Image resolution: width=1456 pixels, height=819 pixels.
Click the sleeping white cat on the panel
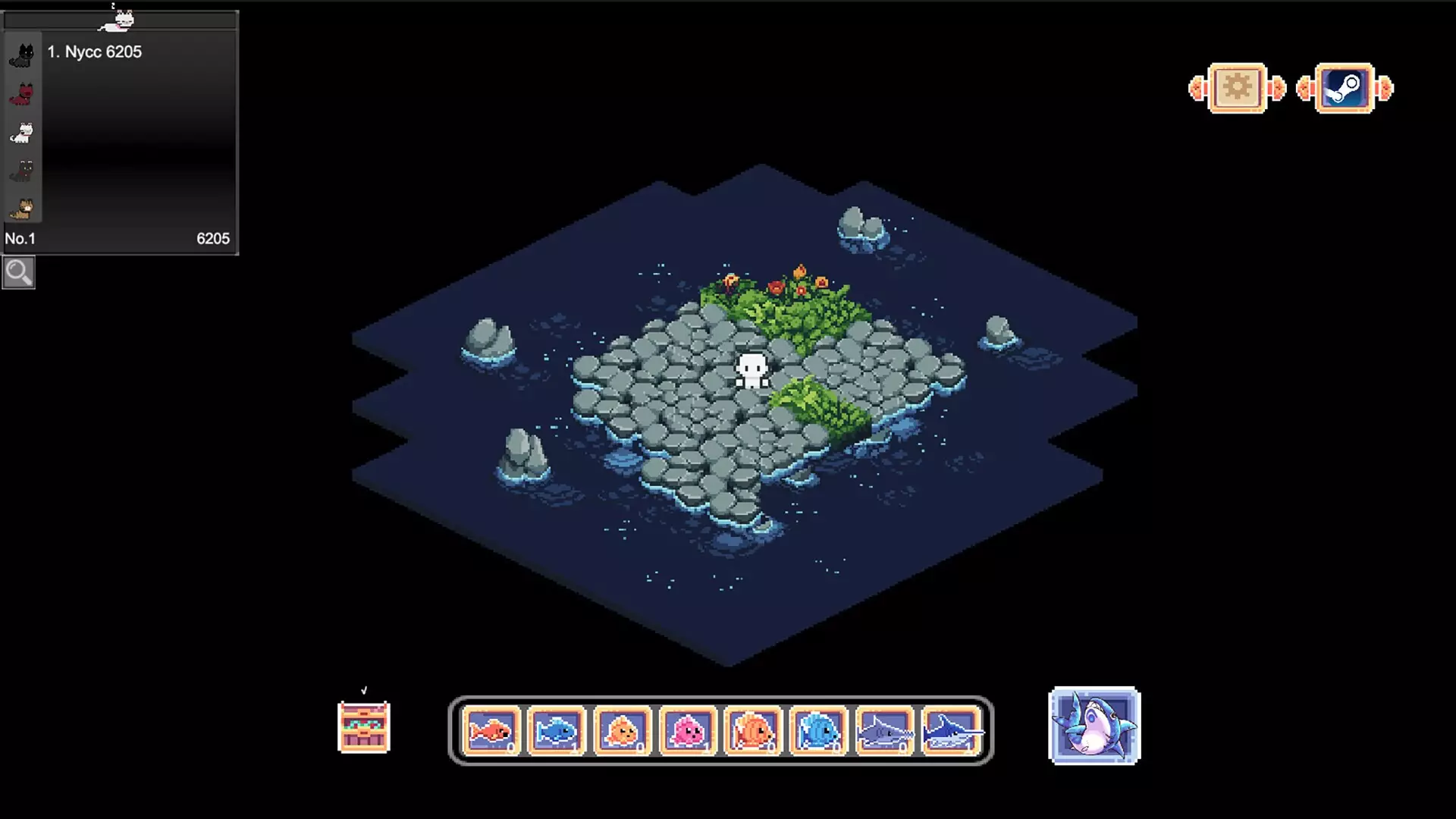coord(118,20)
